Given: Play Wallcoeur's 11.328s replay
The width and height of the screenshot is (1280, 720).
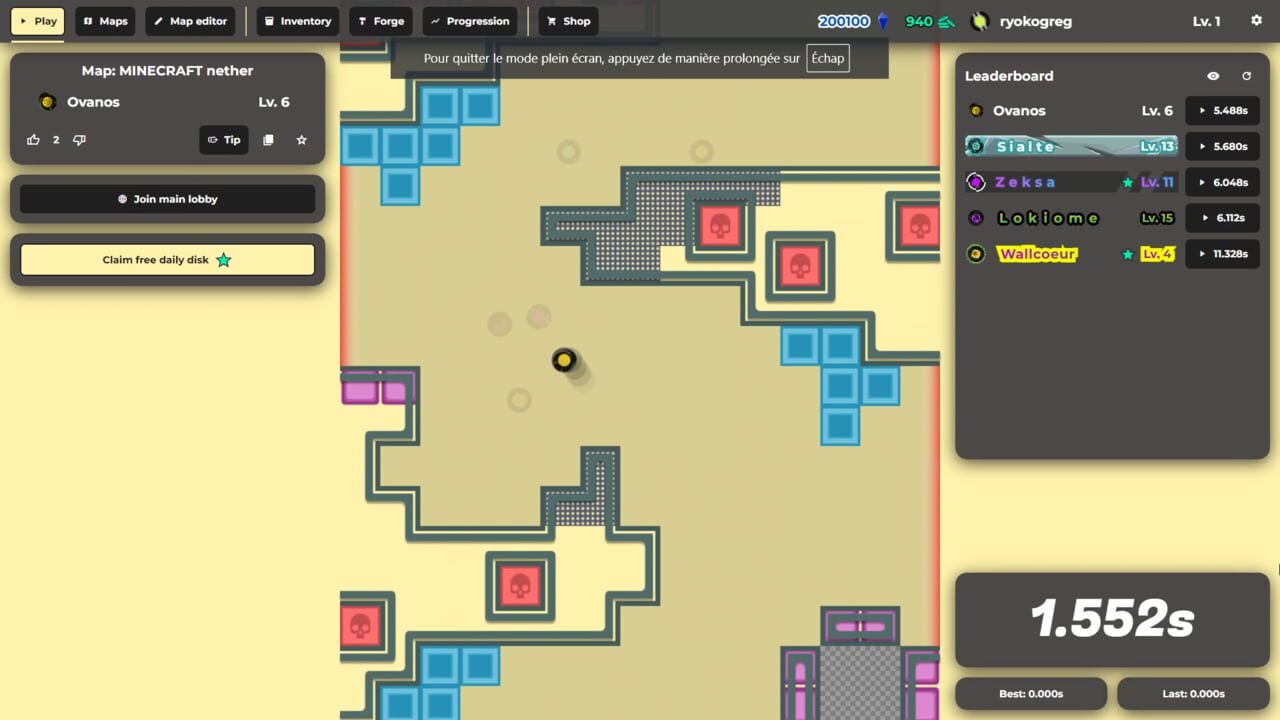Looking at the screenshot, I should tap(1222, 253).
